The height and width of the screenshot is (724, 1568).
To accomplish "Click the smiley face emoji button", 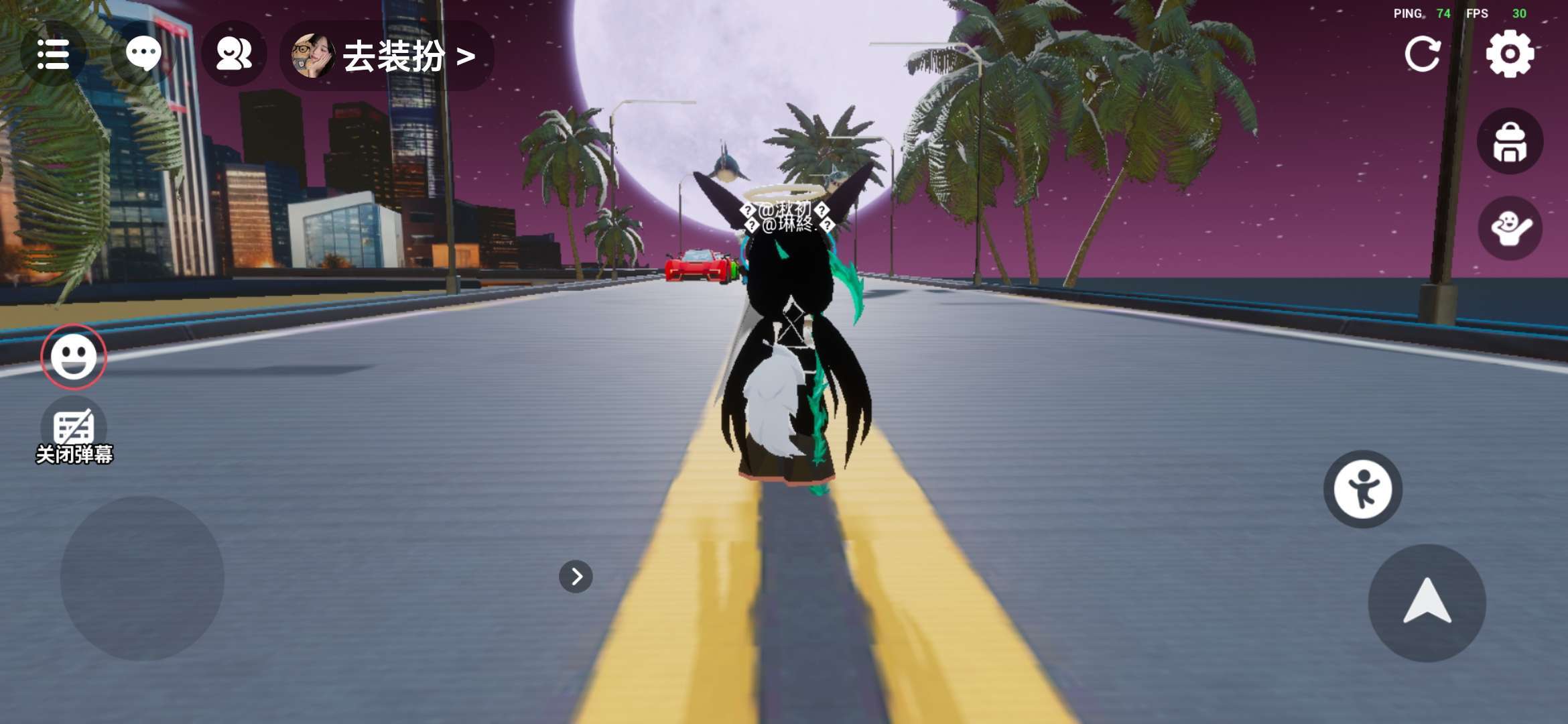I will point(74,357).
